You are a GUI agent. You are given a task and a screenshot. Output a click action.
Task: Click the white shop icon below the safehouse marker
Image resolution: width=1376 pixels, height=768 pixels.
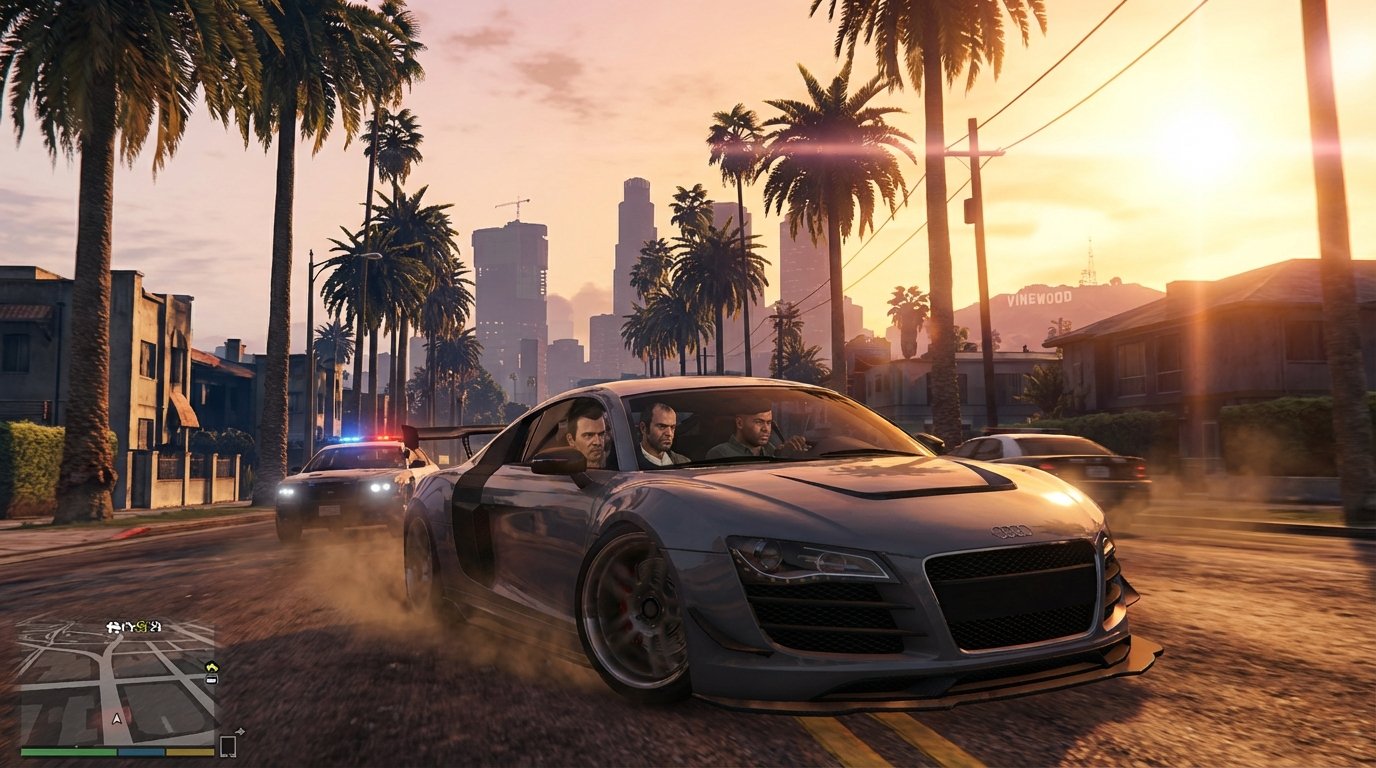pos(212,680)
